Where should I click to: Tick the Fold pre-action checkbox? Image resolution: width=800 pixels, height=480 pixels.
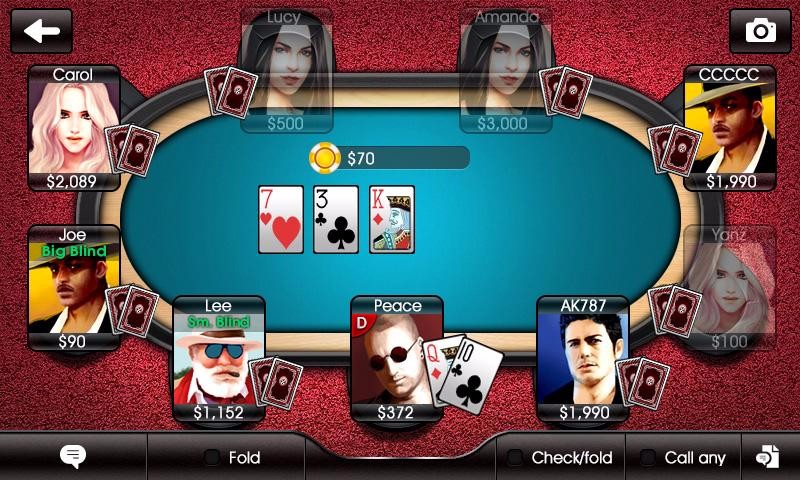point(212,458)
